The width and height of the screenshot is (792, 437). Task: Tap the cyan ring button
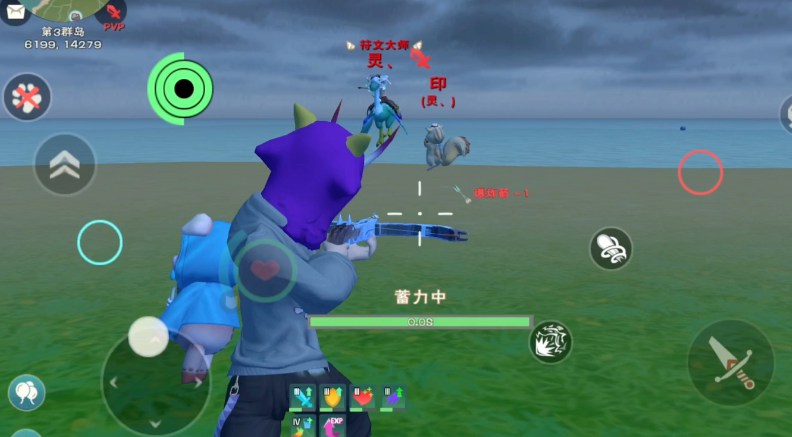pos(100,242)
